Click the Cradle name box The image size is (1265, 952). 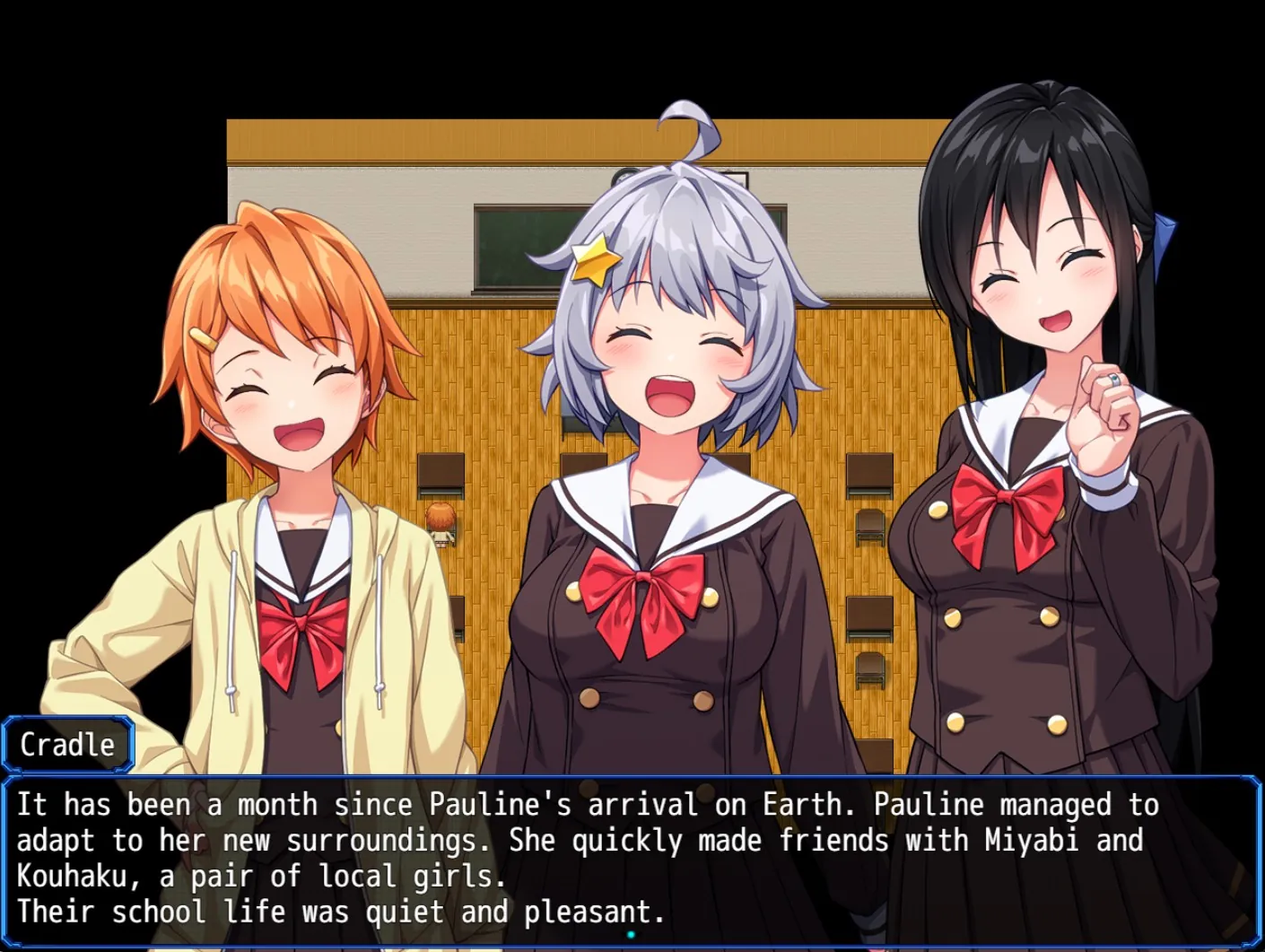click(67, 744)
